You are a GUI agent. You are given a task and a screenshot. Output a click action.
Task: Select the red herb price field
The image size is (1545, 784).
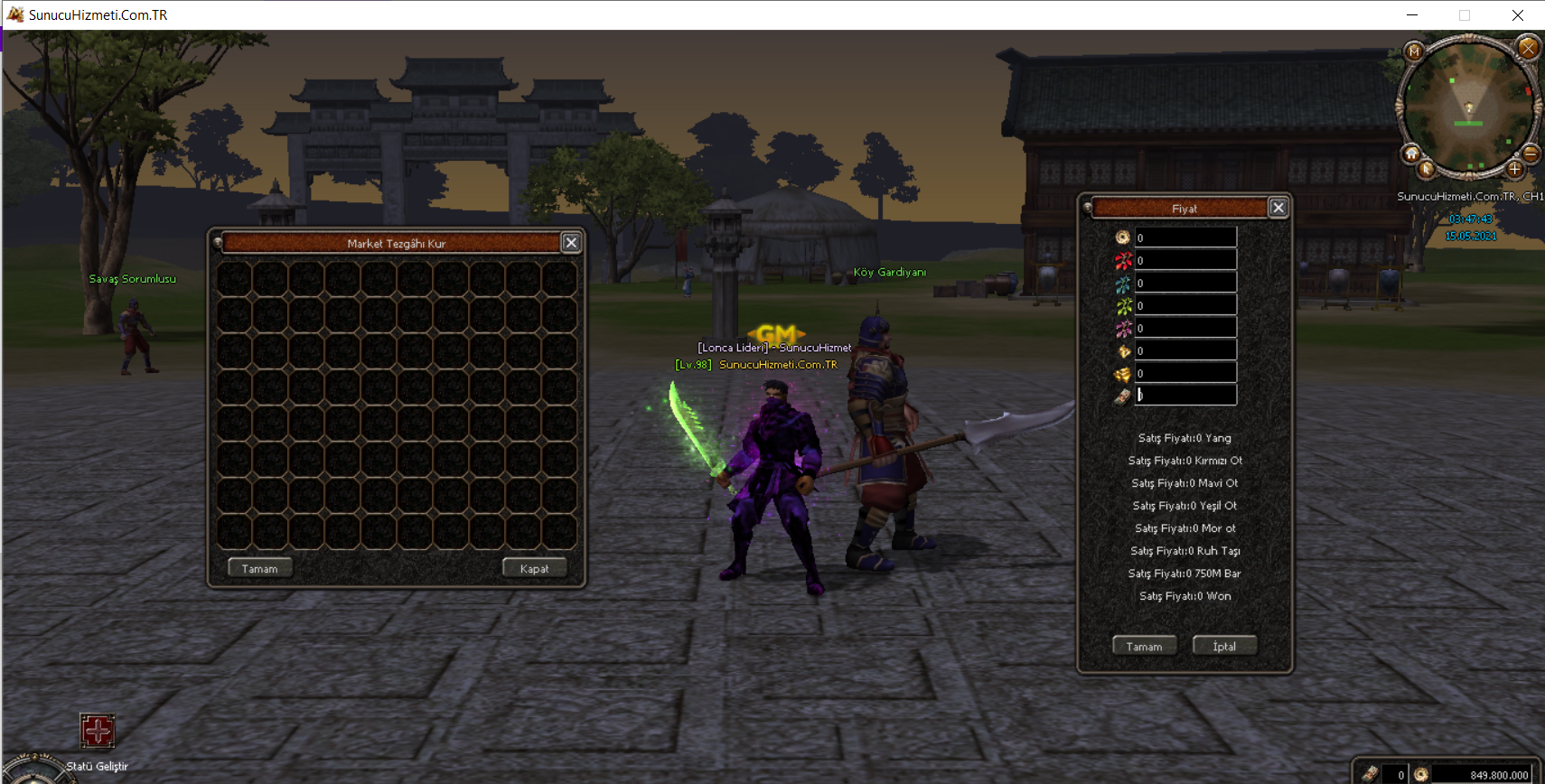(x=1185, y=260)
